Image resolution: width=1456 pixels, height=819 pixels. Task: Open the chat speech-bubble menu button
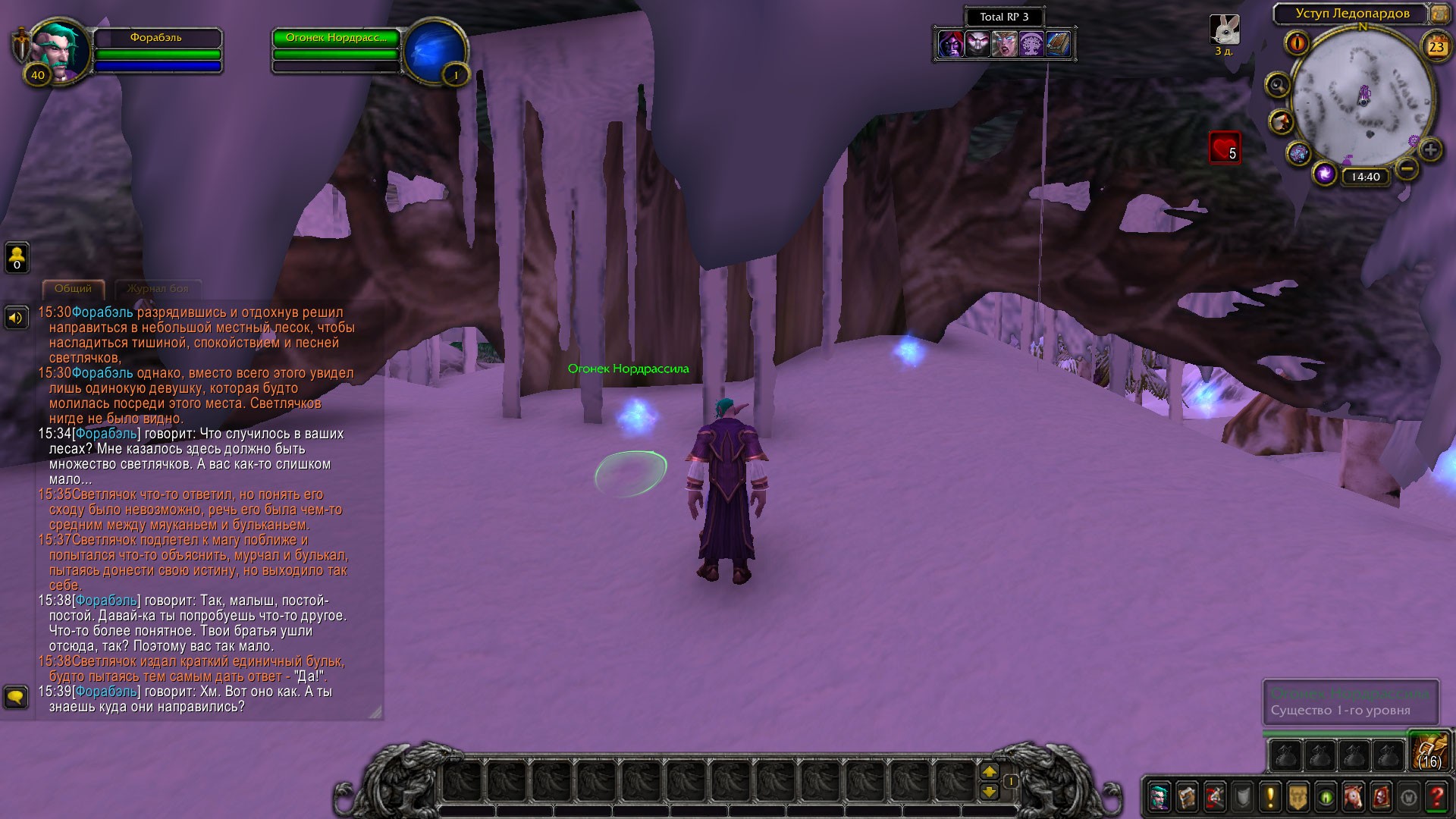click(16, 696)
